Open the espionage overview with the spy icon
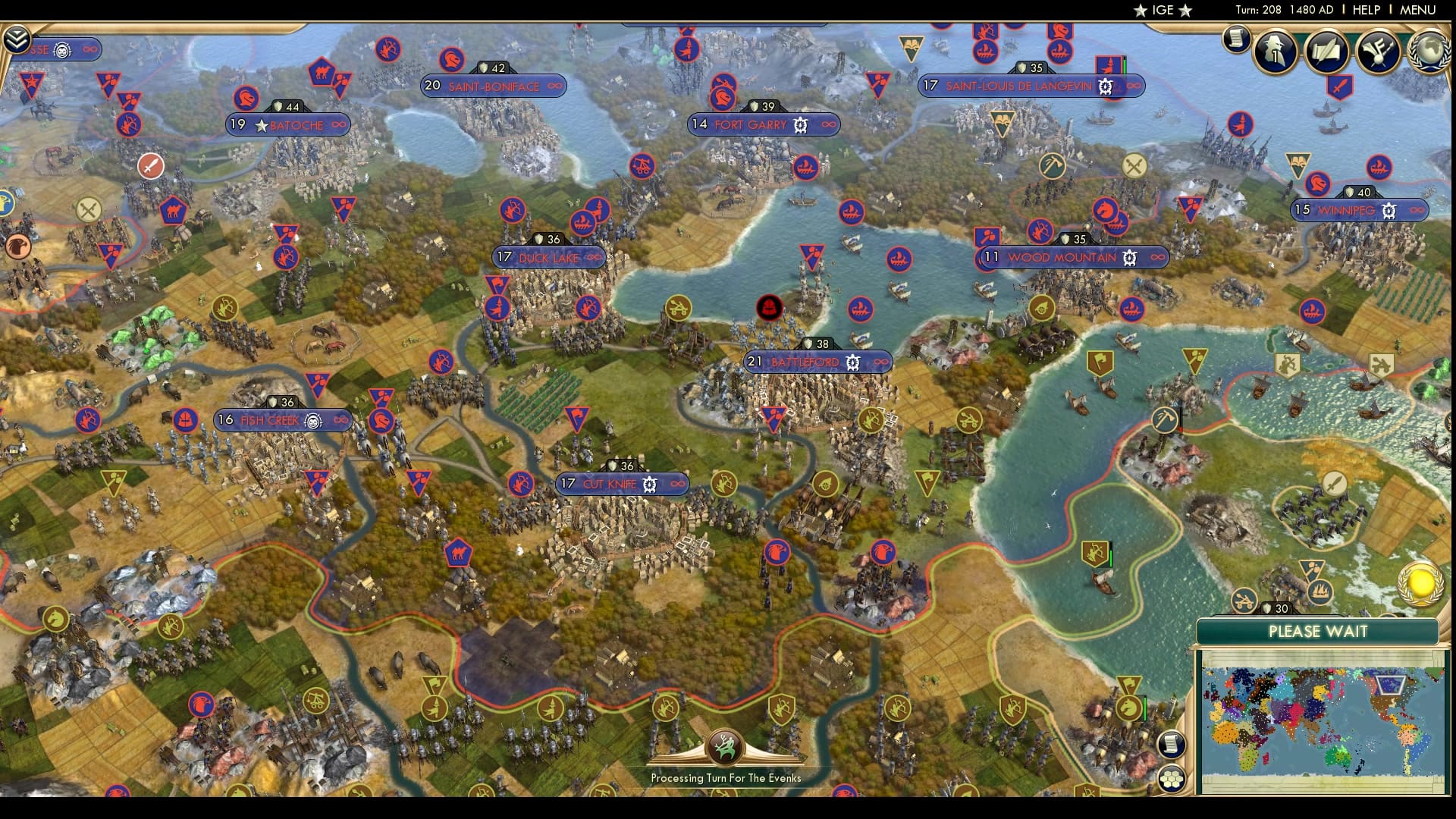This screenshot has width=1456, height=819. click(x=1275, y=52)
